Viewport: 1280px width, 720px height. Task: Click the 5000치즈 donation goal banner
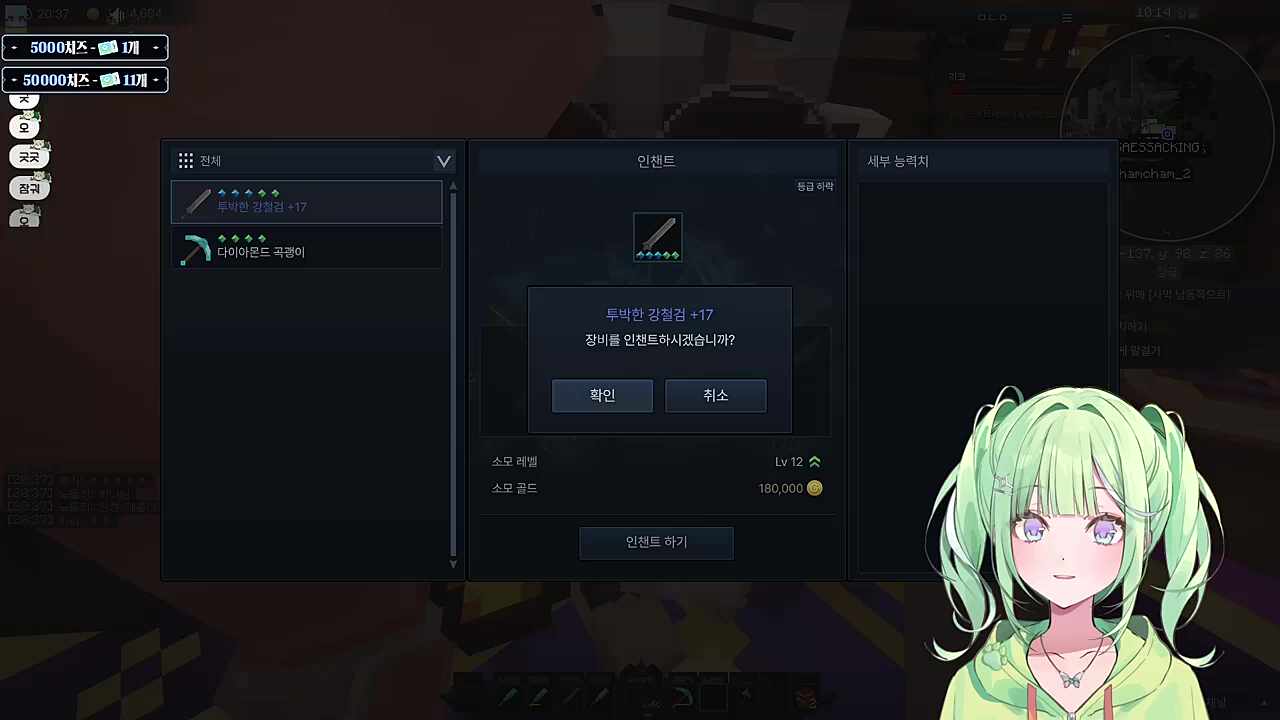[x=85, y=48]
